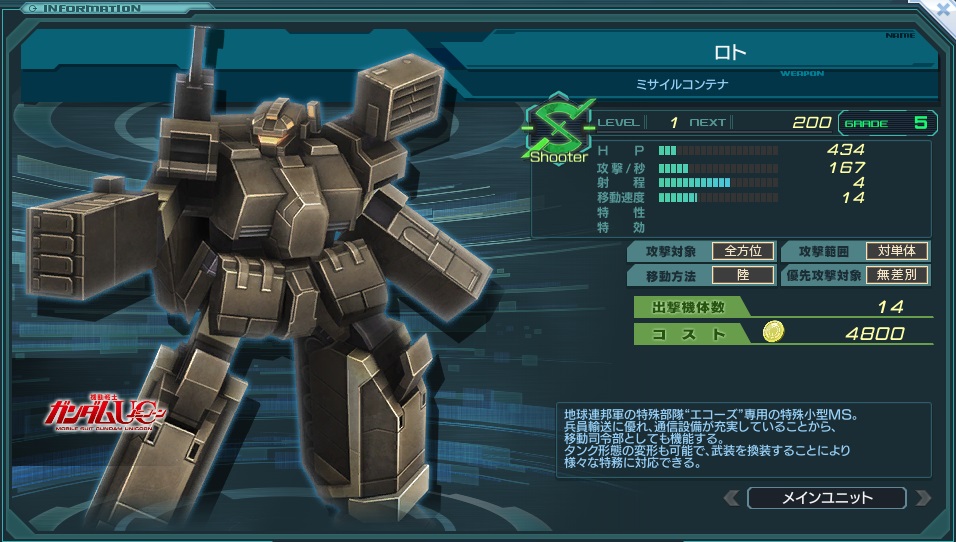Go to next unit with right arrow
Image resolution: width=956 pixels, height=542 pixels.
(x=923, y=497)
